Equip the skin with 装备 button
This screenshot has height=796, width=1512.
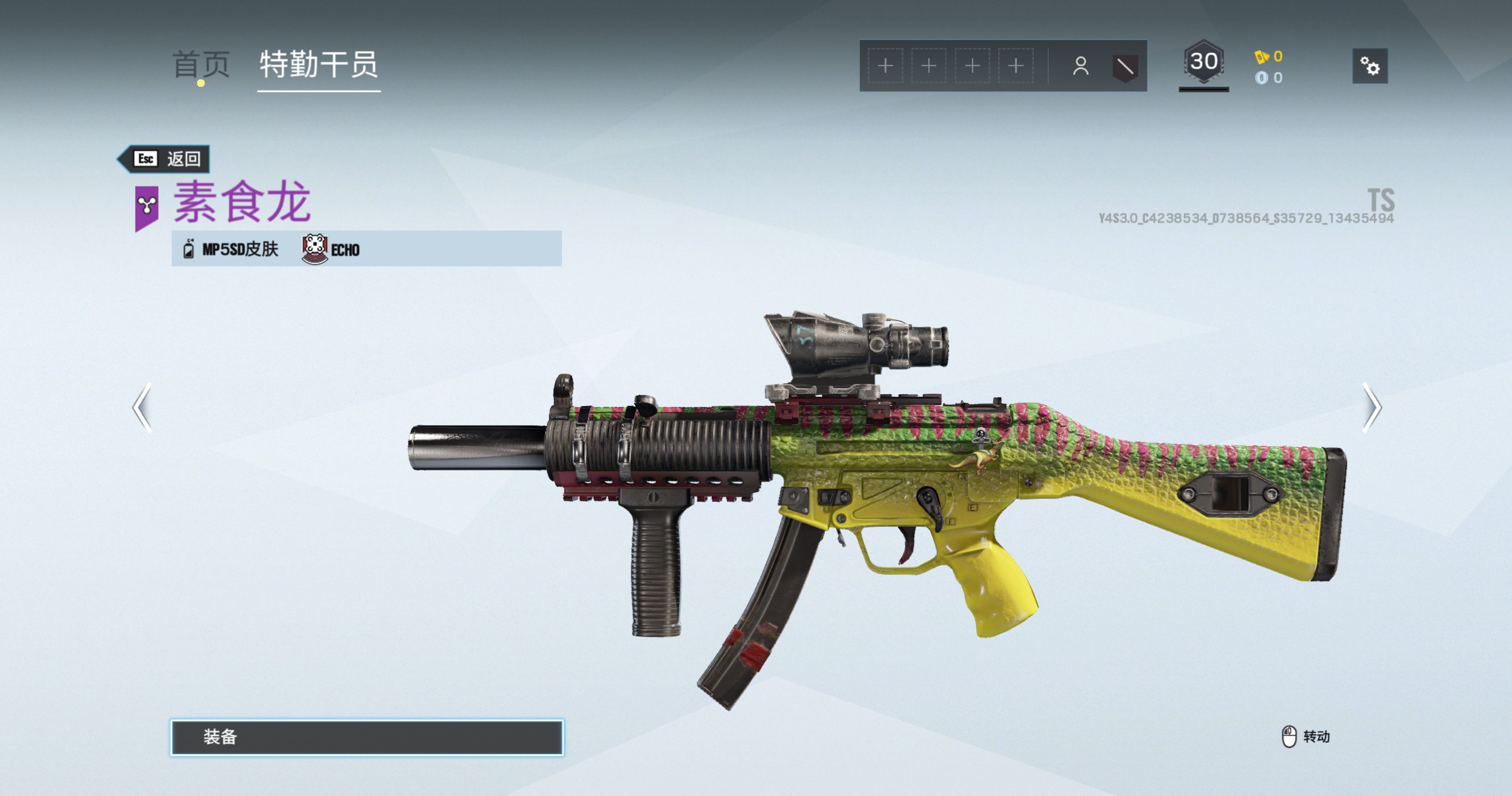tap(367, 737)
